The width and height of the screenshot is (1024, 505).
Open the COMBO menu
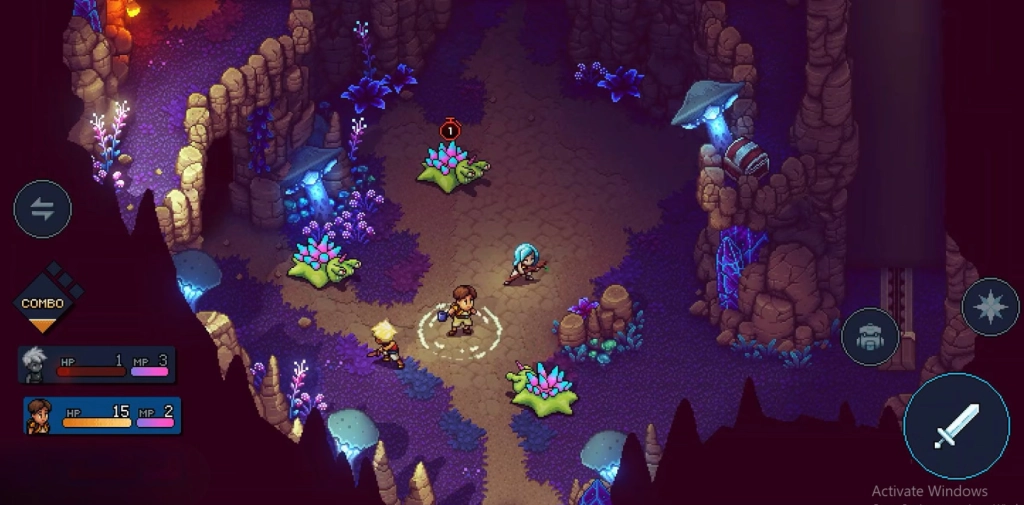click(x=43, y=302)
